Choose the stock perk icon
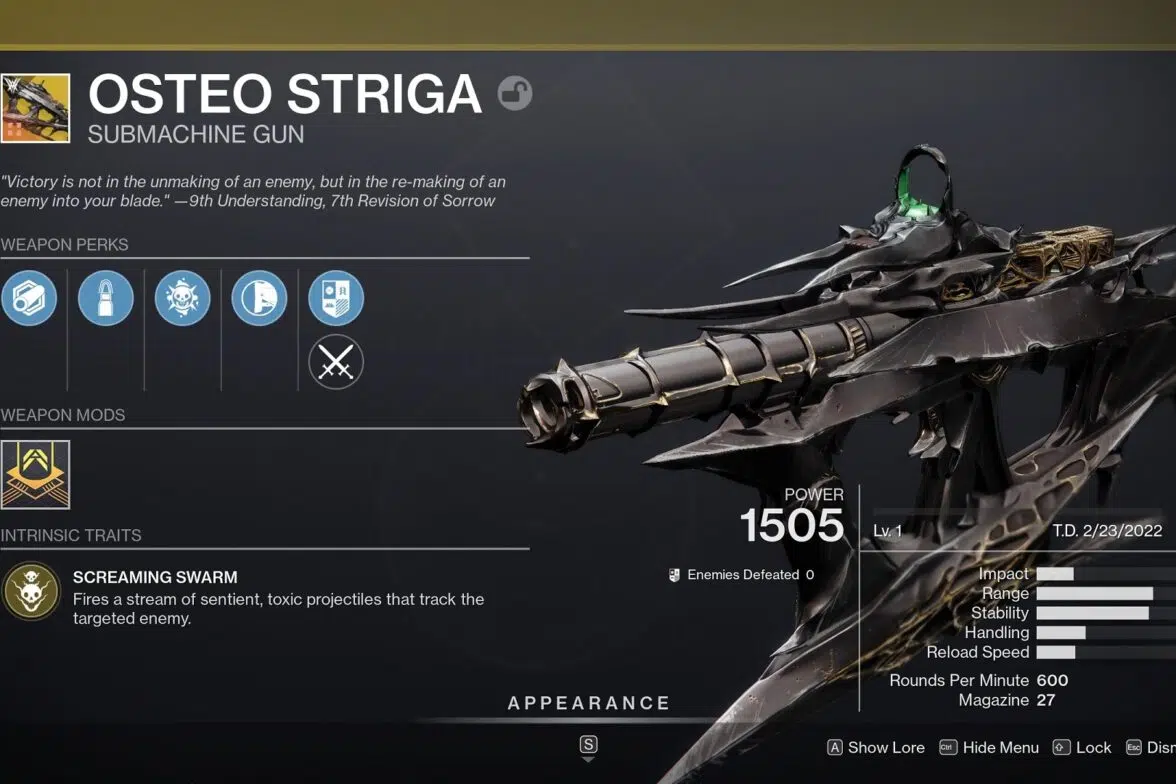 point(259,298)
